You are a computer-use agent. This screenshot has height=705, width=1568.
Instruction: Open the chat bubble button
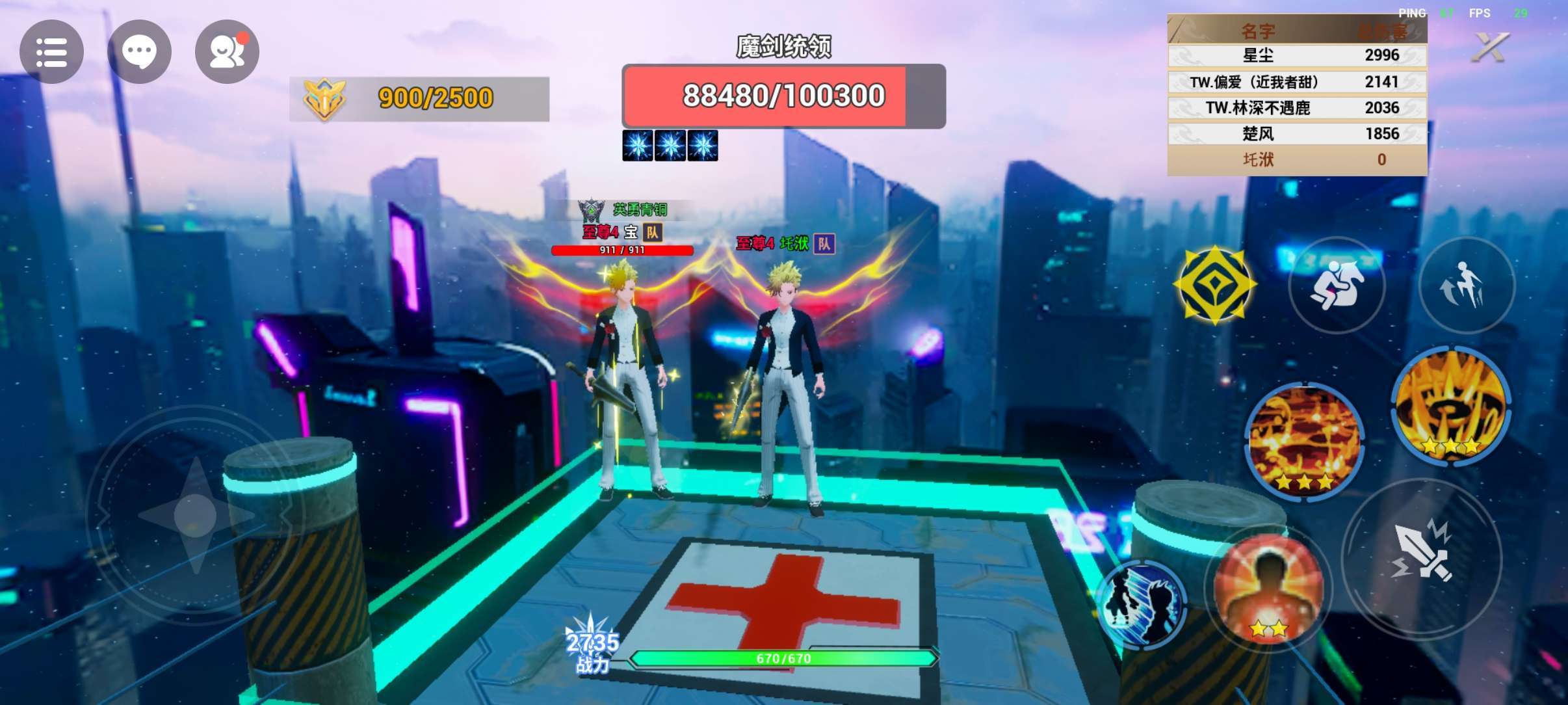139,52
